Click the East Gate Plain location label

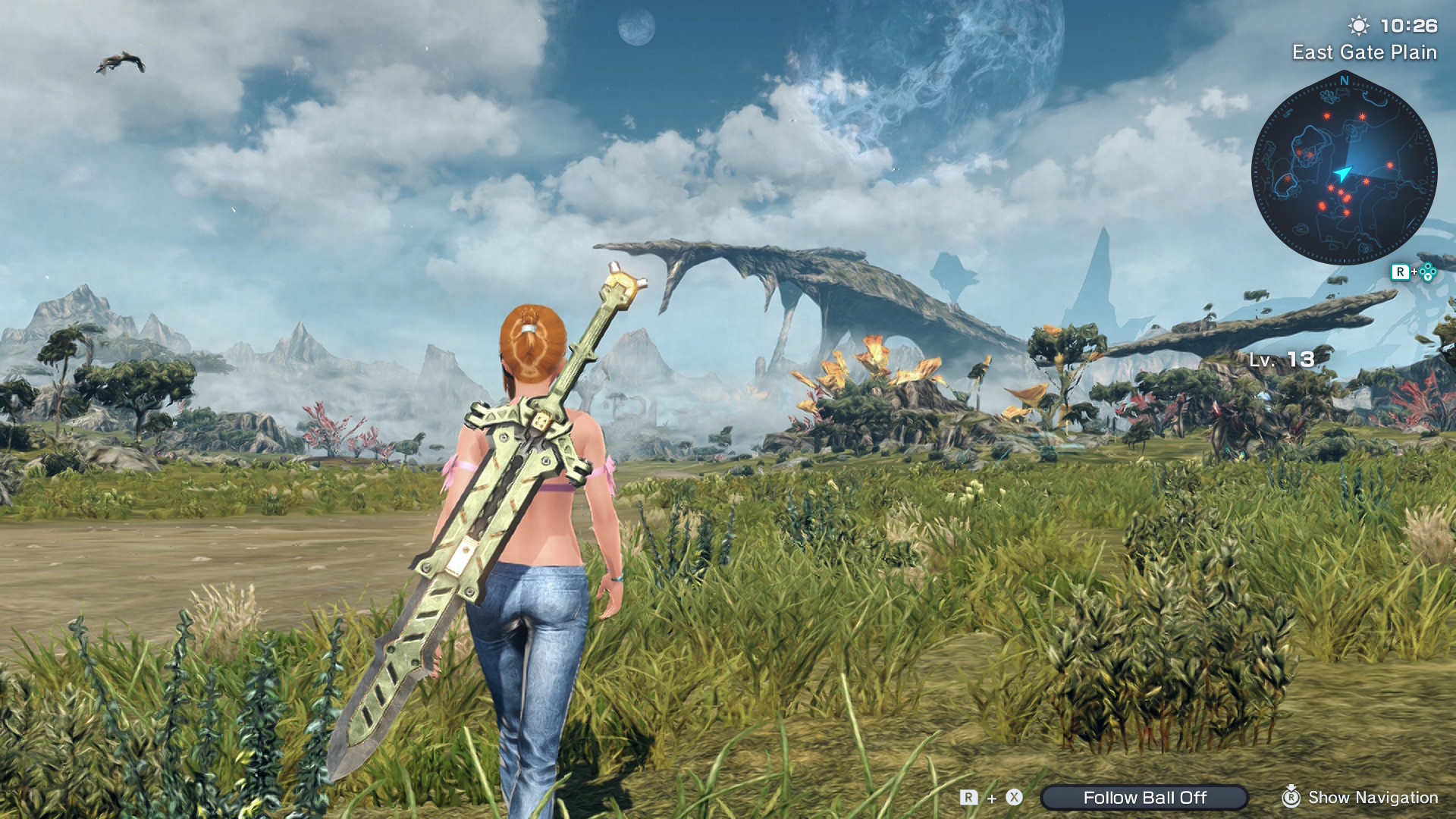(1365, 52)
